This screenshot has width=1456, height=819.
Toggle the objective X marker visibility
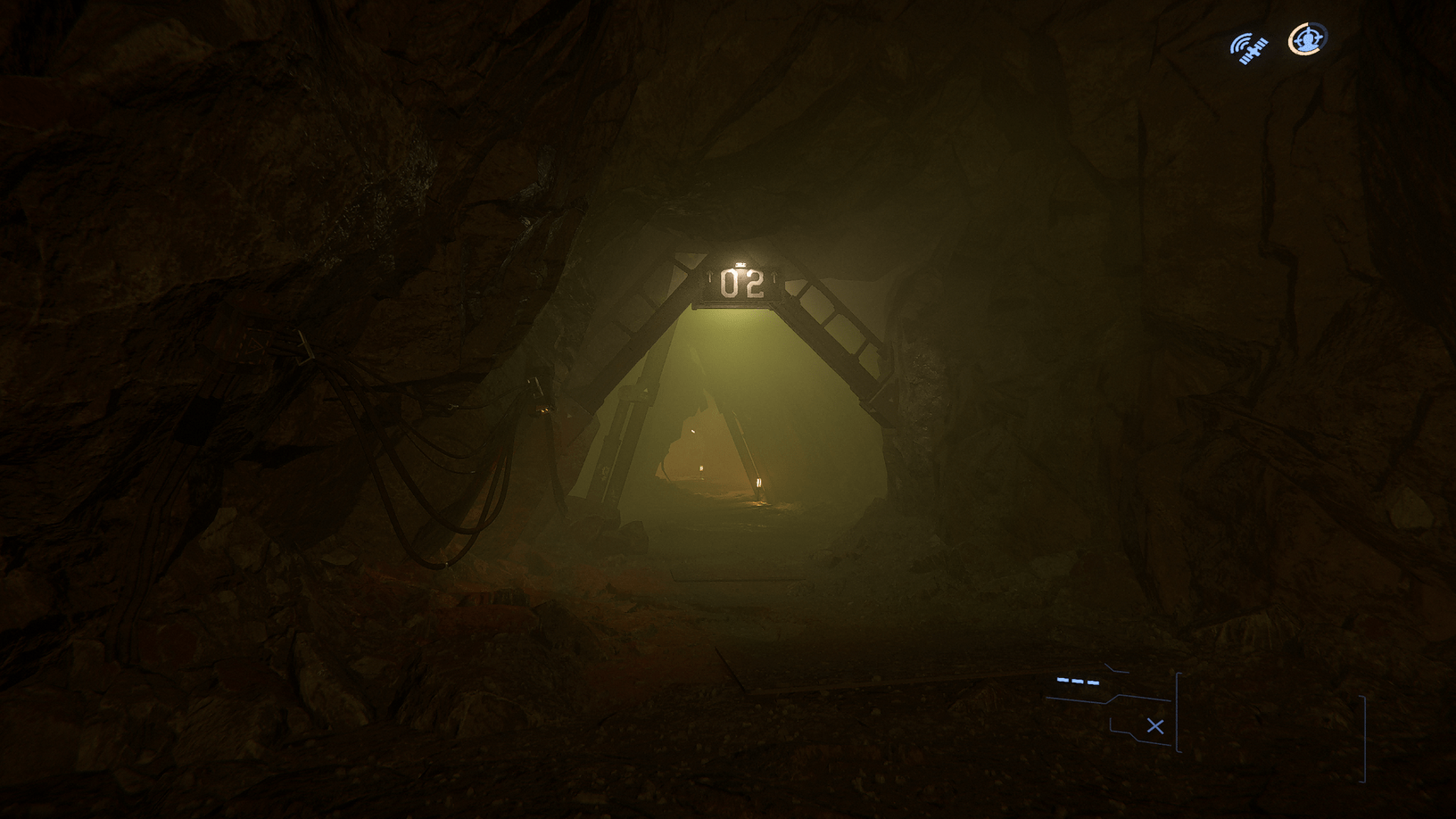point(1155,726)
